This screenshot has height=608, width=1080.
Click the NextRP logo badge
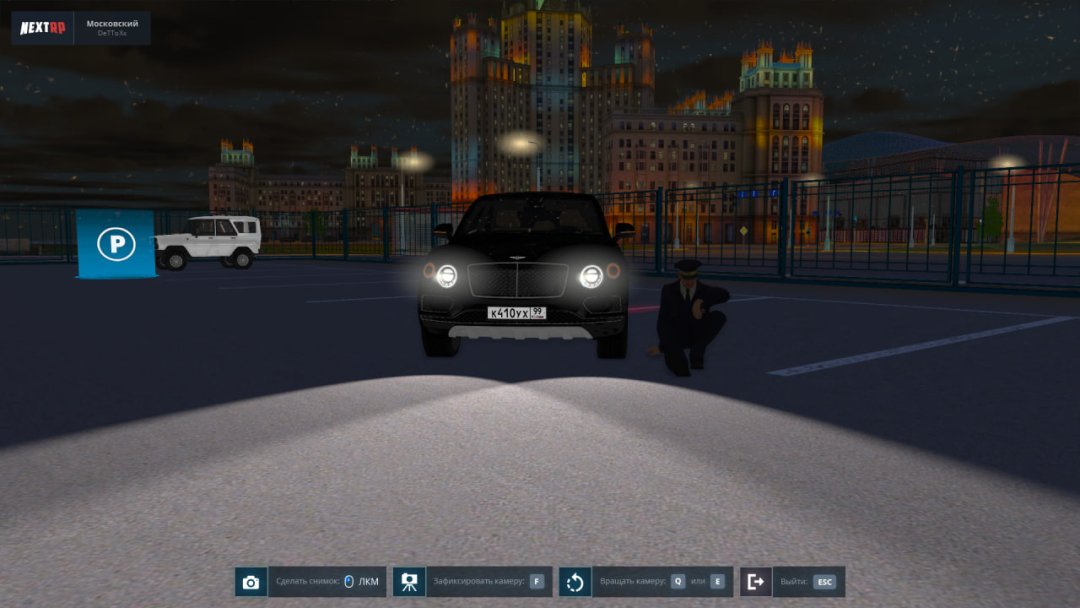43,27
